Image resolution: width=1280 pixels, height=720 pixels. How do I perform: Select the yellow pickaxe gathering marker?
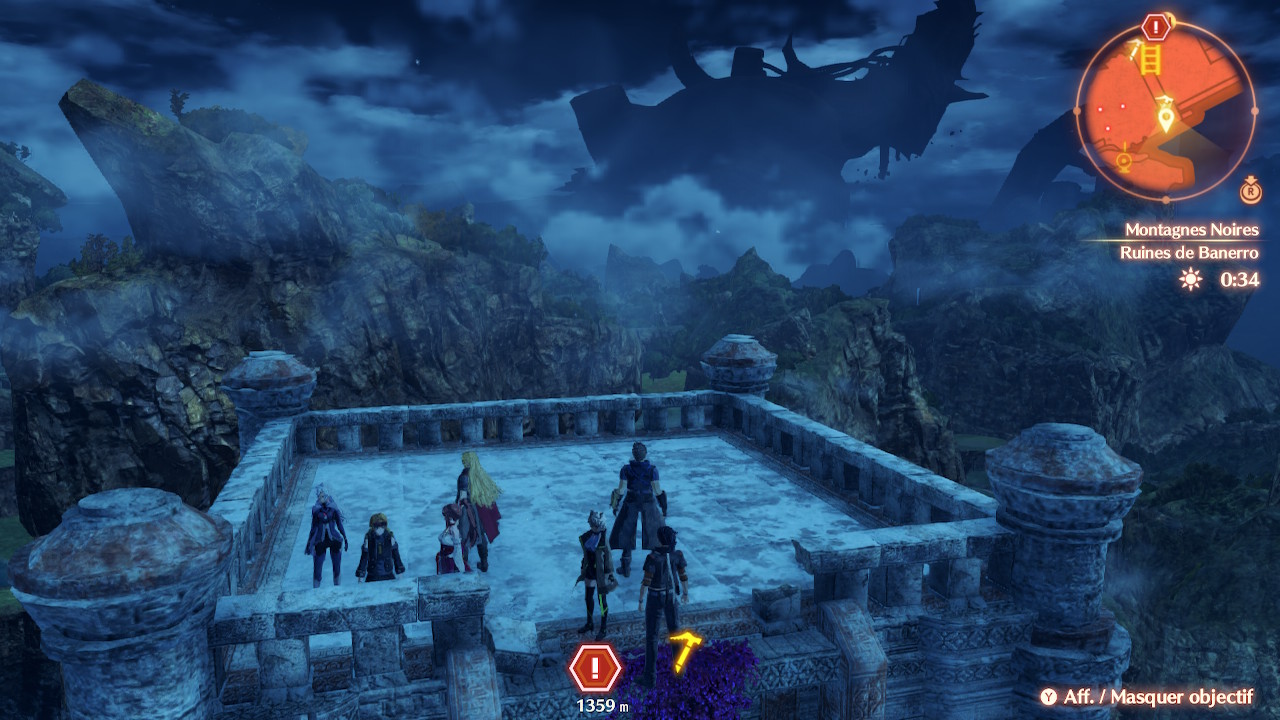[686, 649]
